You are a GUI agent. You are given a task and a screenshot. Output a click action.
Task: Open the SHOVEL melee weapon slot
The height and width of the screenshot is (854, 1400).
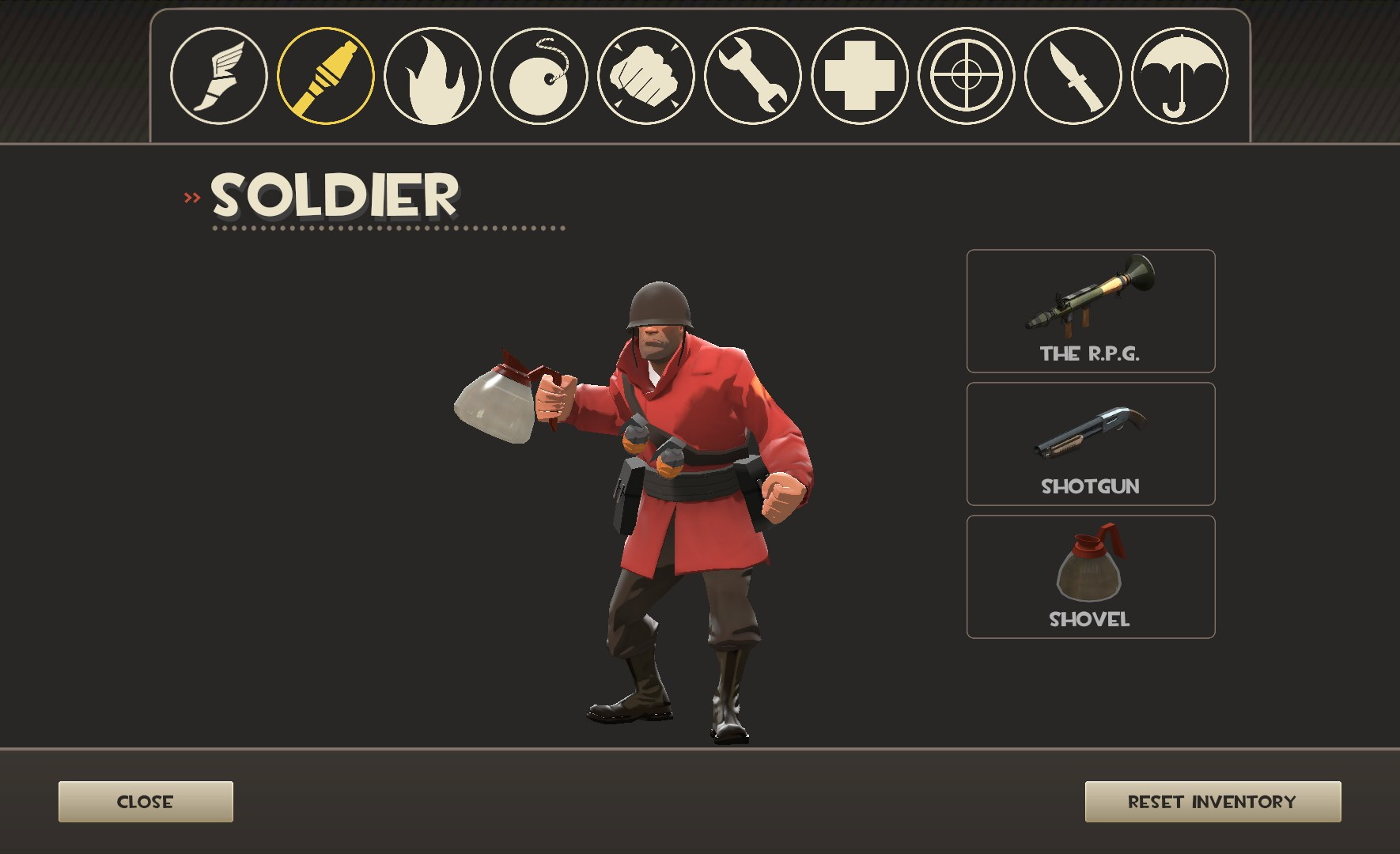1090,576
